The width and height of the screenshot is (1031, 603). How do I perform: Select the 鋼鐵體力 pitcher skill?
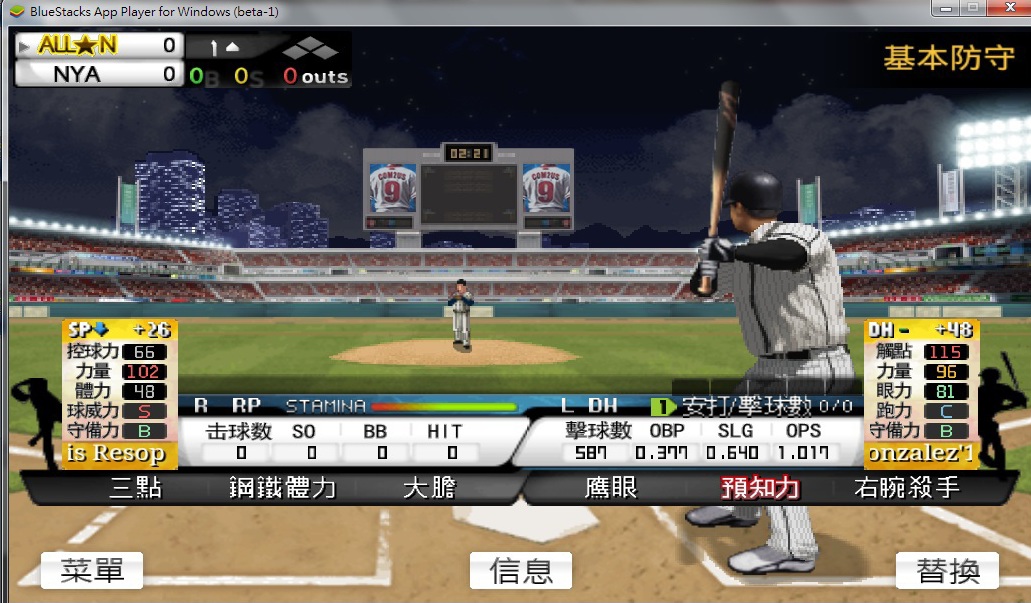point(283,489)
